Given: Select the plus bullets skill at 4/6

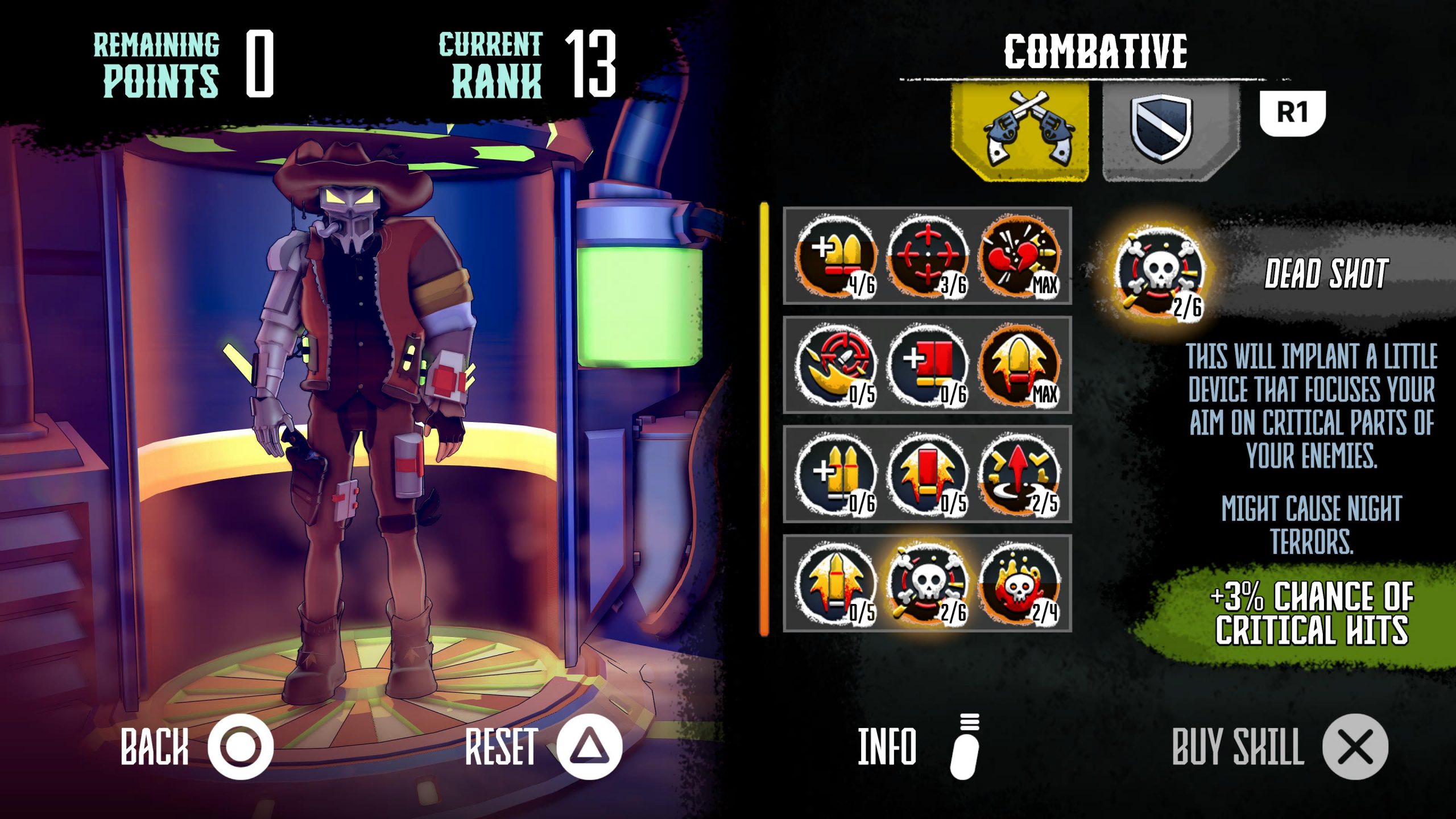Looking at the screenshot, I should point(836,256).
